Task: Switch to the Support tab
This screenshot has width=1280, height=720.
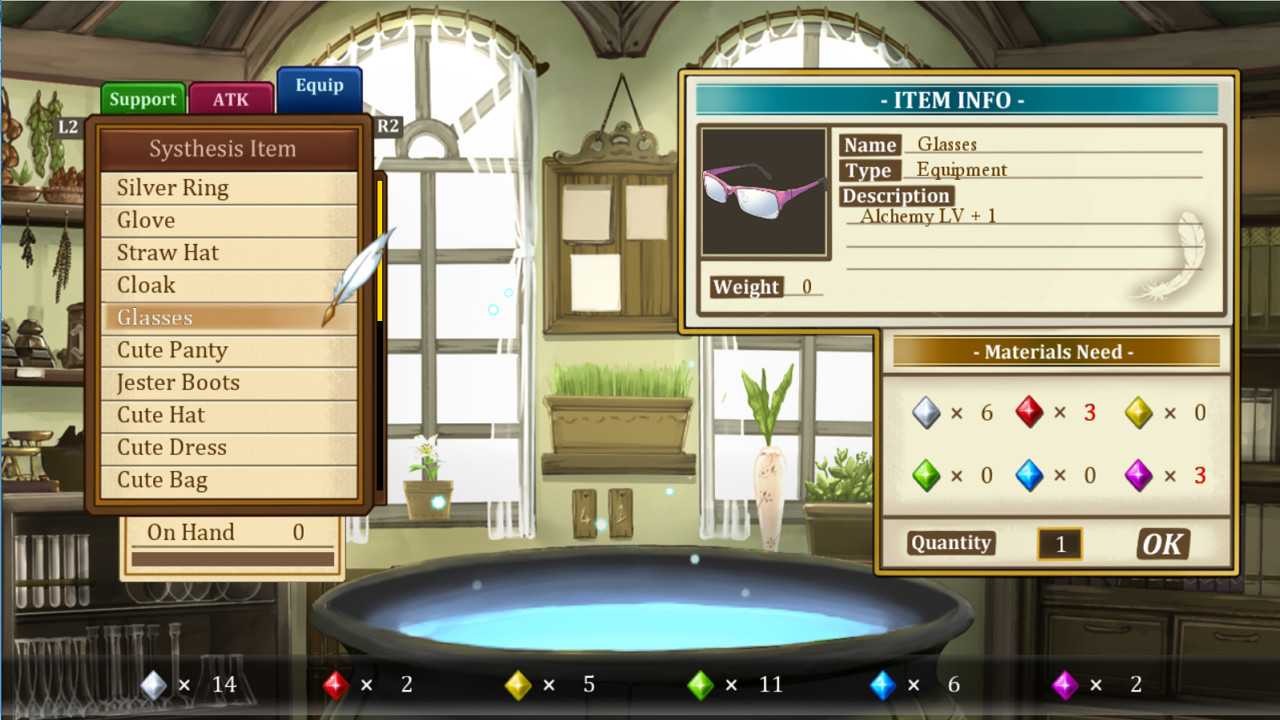Action: click(142, 98)
